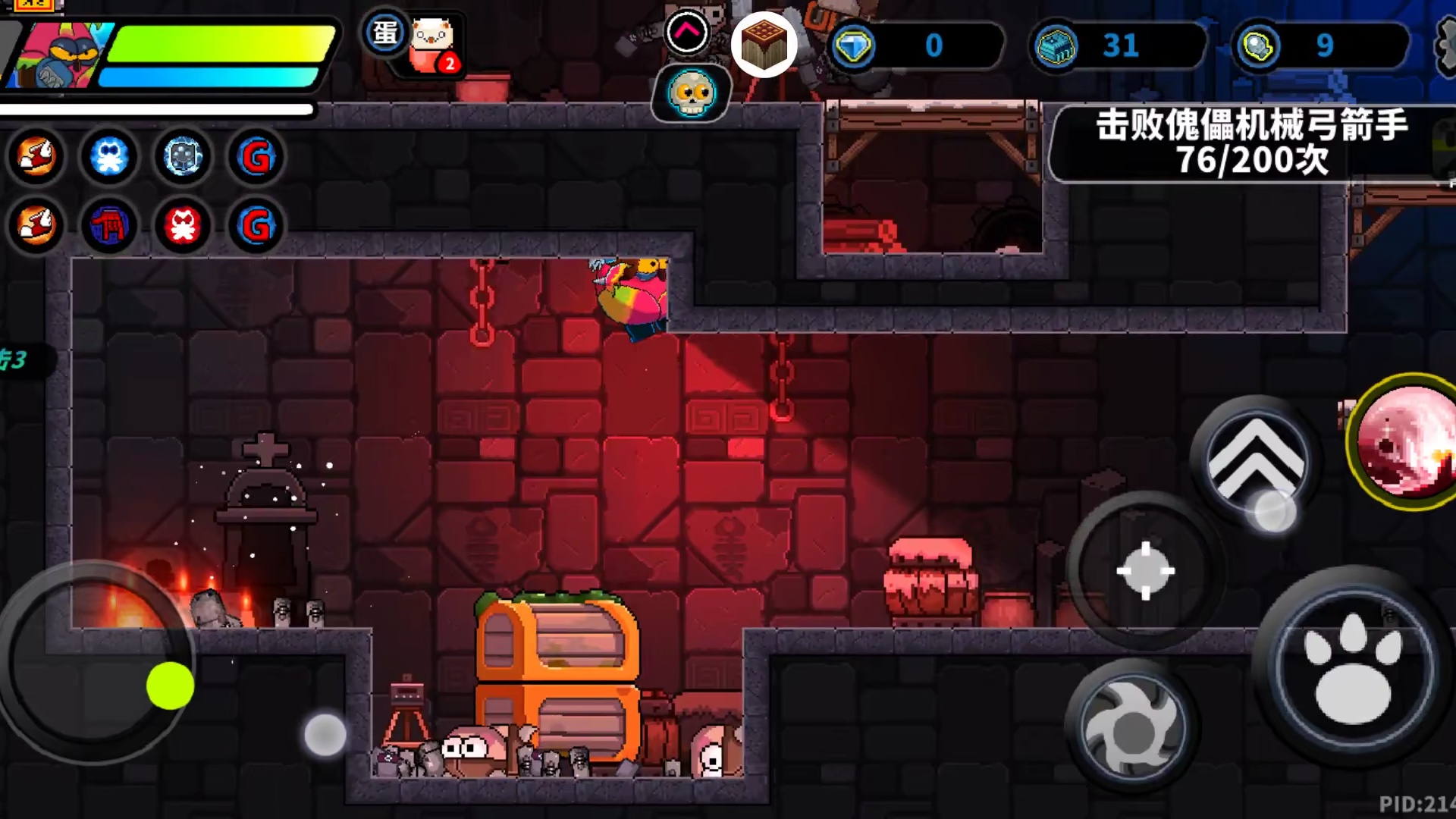Viewport: 1456px width, 819px height.
Task: Open the egg (蛋) icon
Action: pos(385,33)
